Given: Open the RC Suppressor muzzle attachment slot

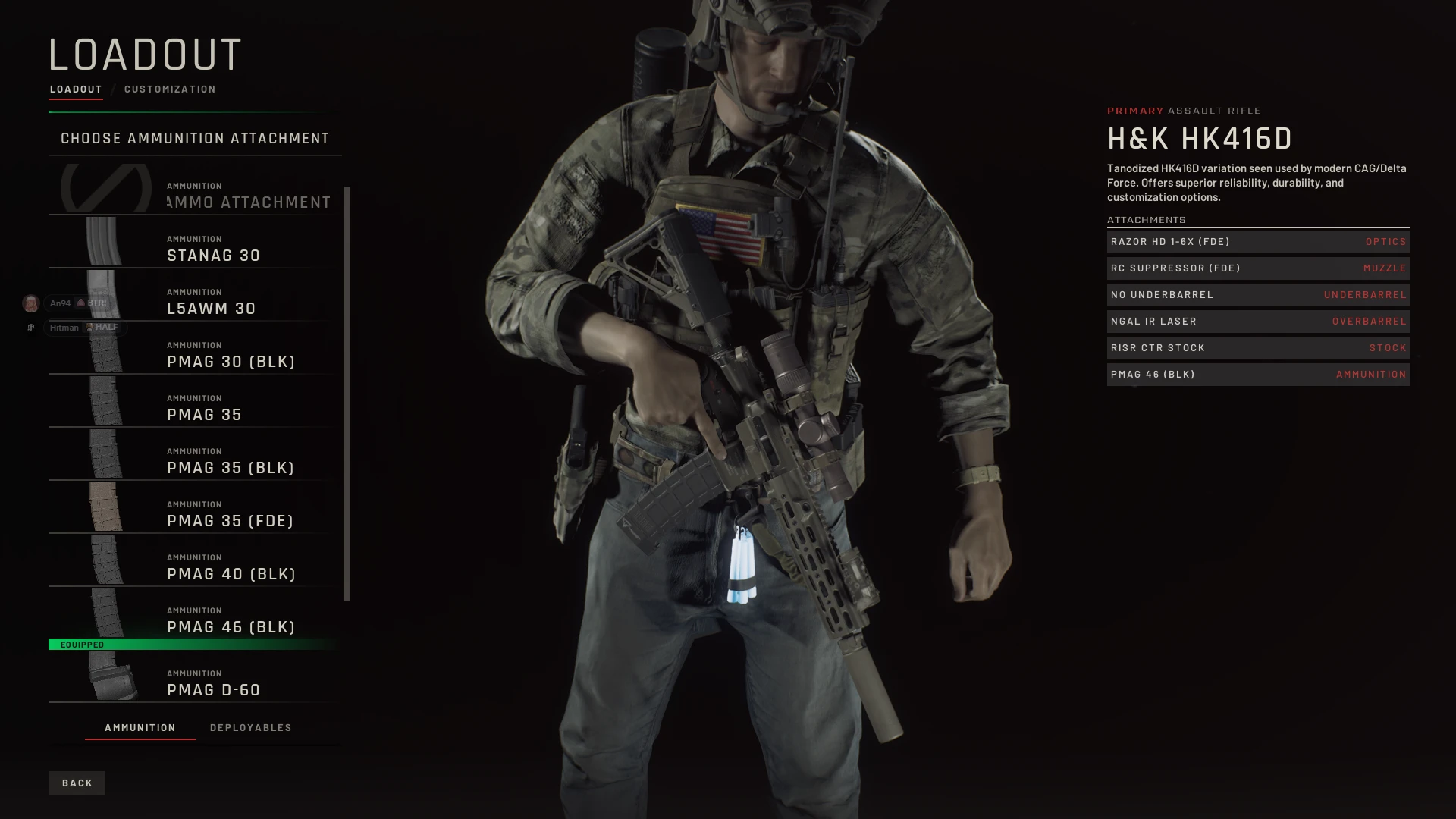Looking at the screenshot, I should point(1257,268).
